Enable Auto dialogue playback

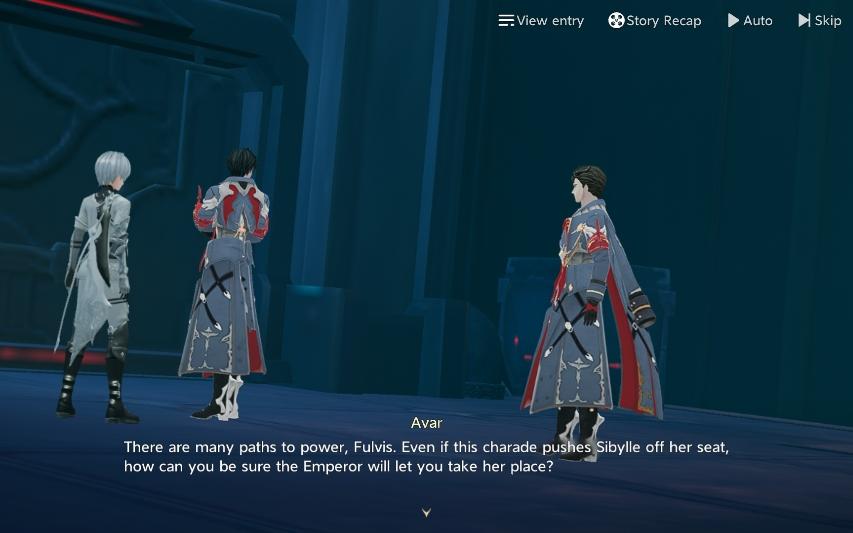point(750,20)
